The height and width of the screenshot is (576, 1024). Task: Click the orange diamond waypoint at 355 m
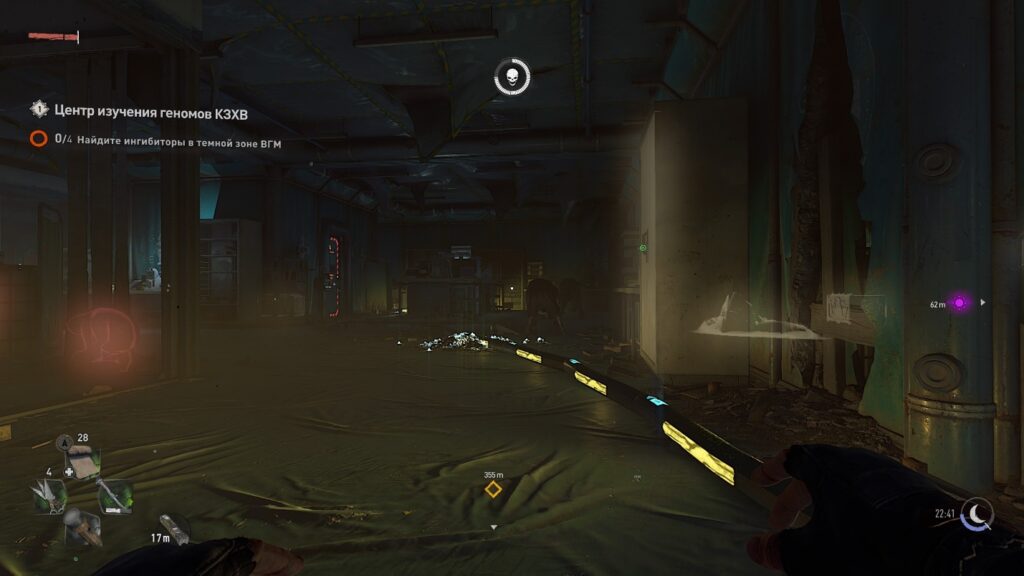(x=493, y=489)
